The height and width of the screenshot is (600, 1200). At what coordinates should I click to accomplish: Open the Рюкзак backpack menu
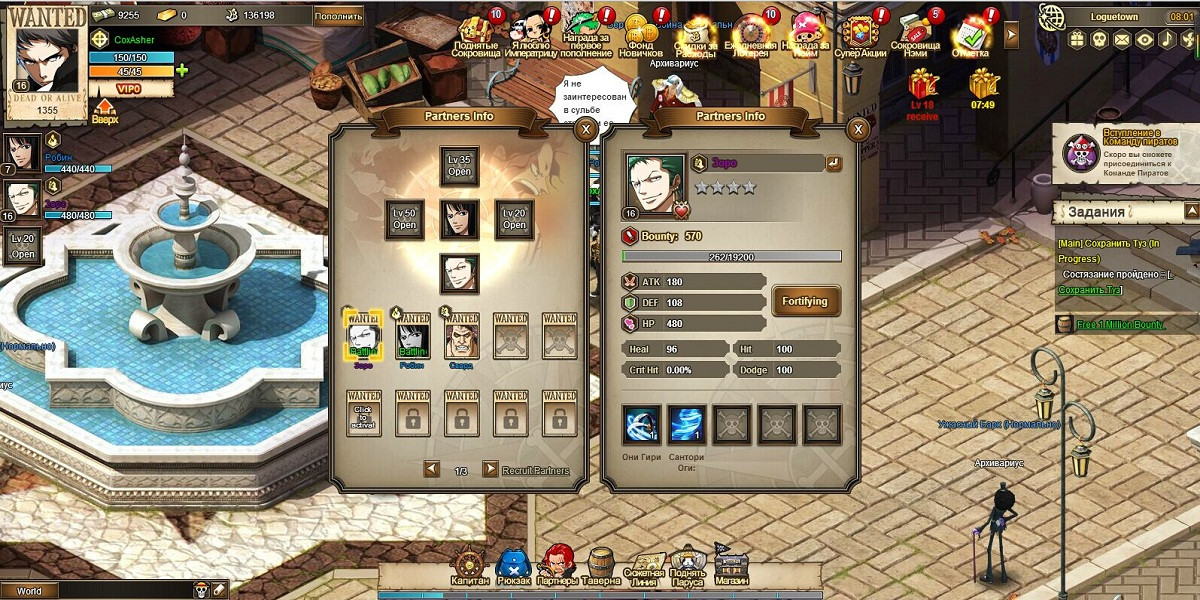click(513, 566)
